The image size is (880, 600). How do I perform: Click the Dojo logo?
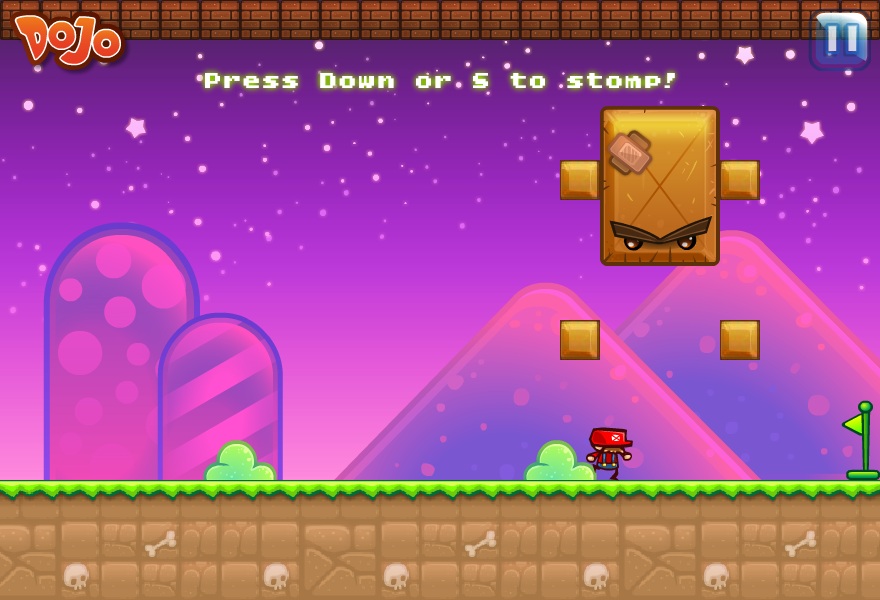pyautogui.click(x=70, y=39)
